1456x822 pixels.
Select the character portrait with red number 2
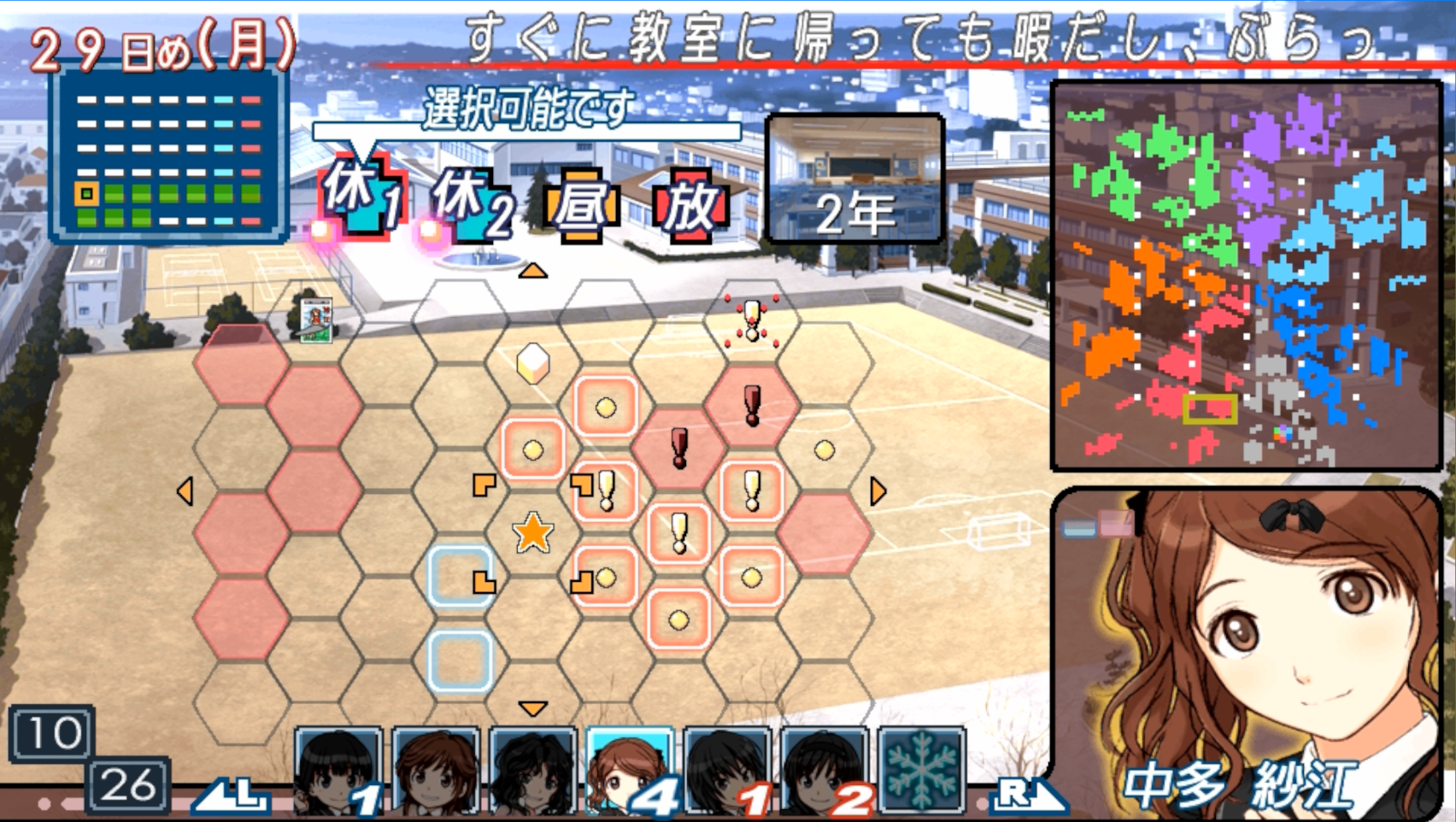(823, 770)
